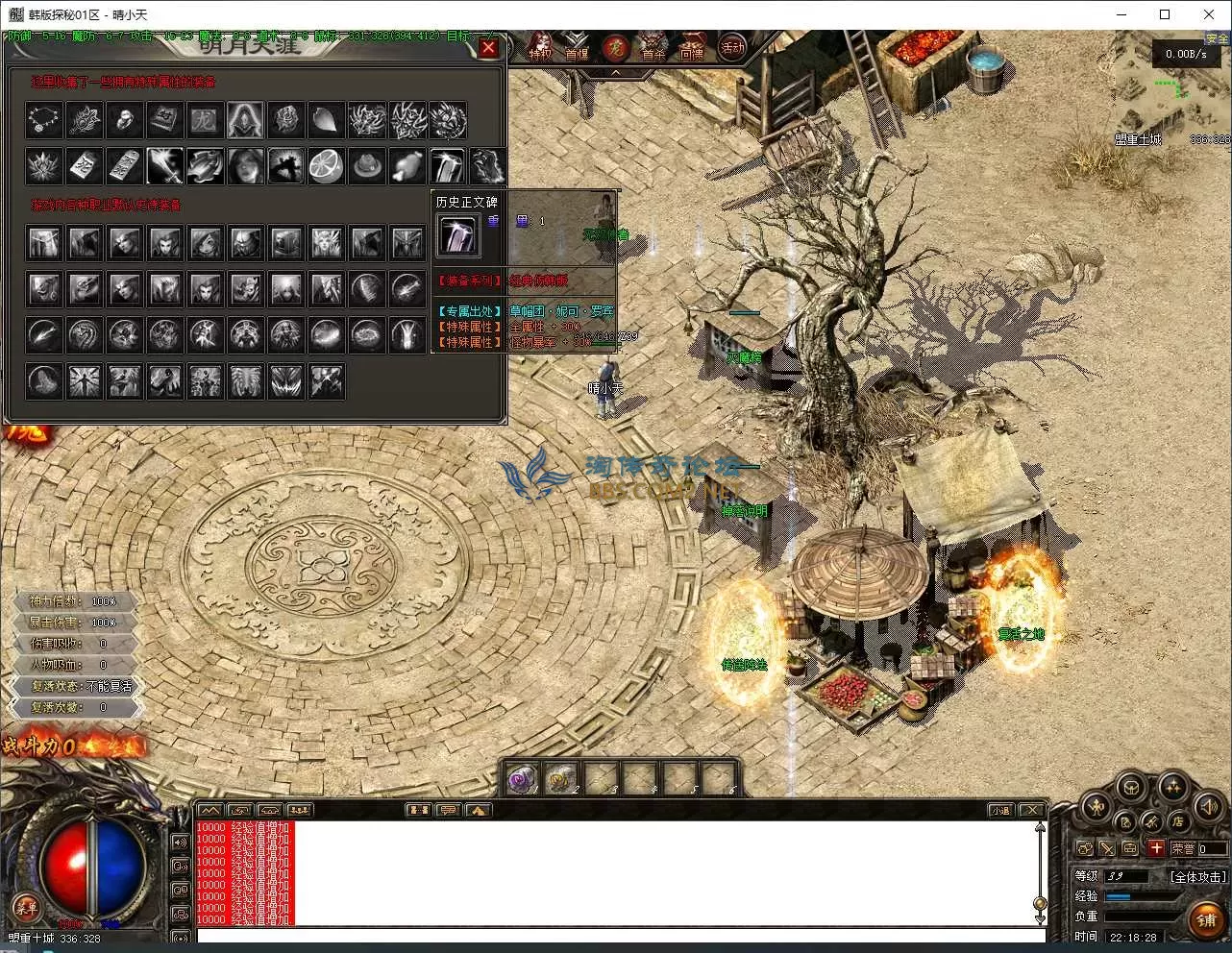The image size is (1232, 953).
Task: Maximize the game window
Action: 1165,14
